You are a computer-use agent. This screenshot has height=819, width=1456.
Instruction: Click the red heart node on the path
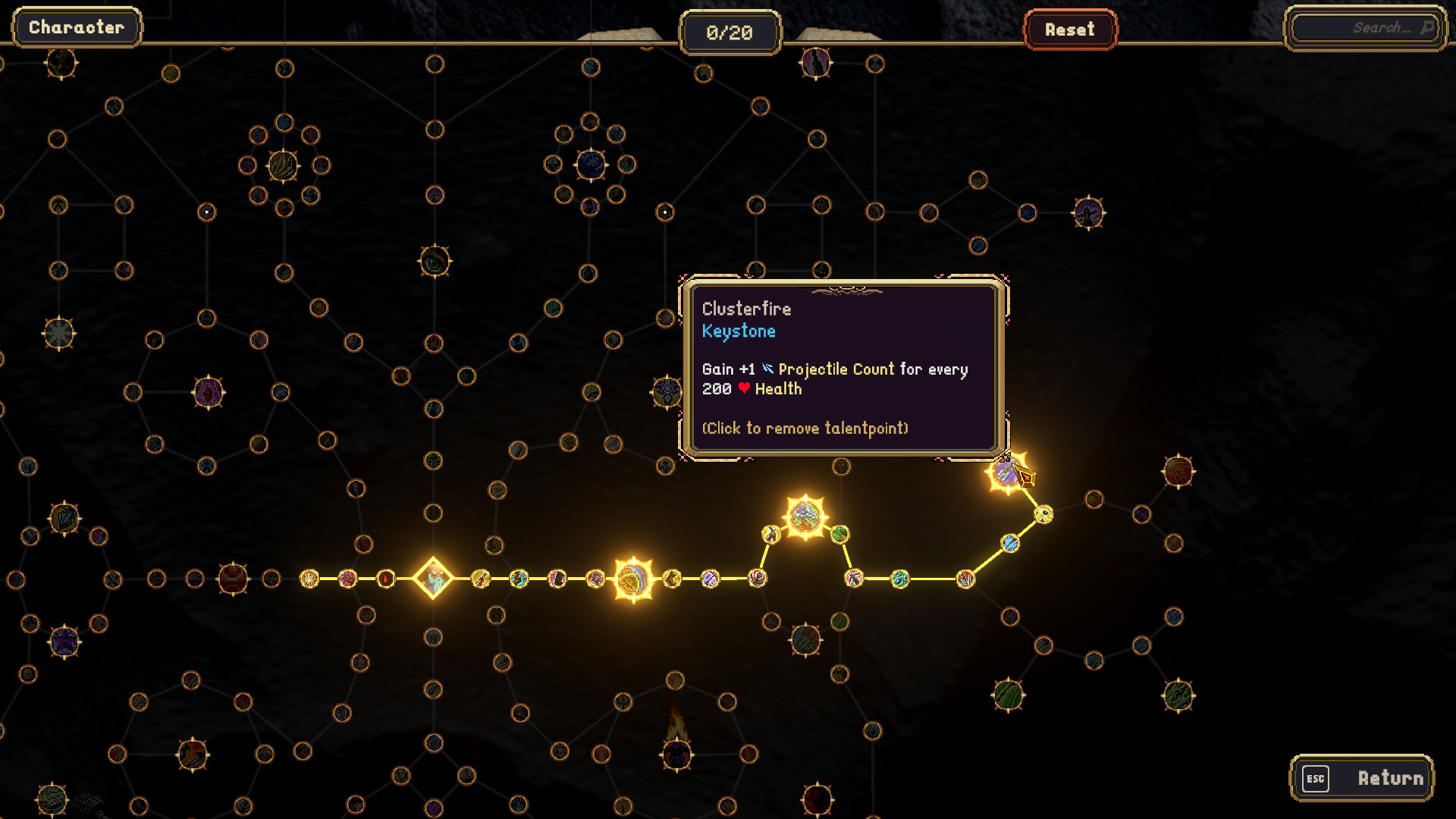tap(386, 578)
